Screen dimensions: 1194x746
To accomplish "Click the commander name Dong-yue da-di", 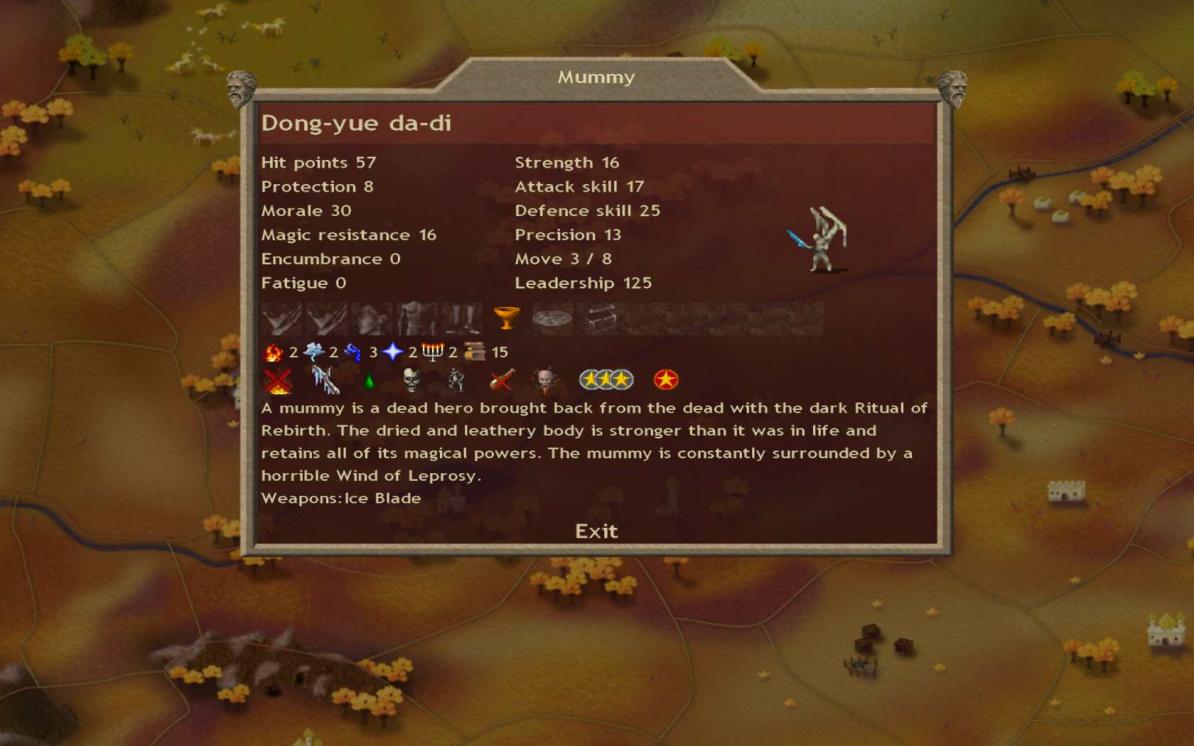I will click(x=356, y=124).
